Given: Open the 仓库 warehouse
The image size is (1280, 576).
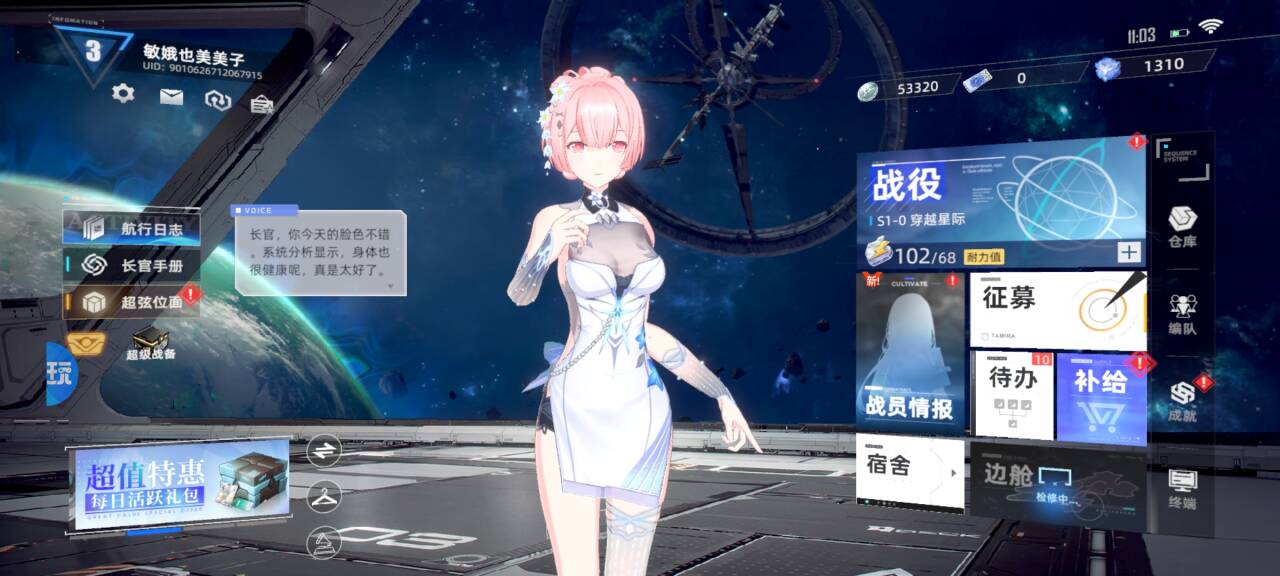Looking at the screenshot, I should (x=1182, y=227).
